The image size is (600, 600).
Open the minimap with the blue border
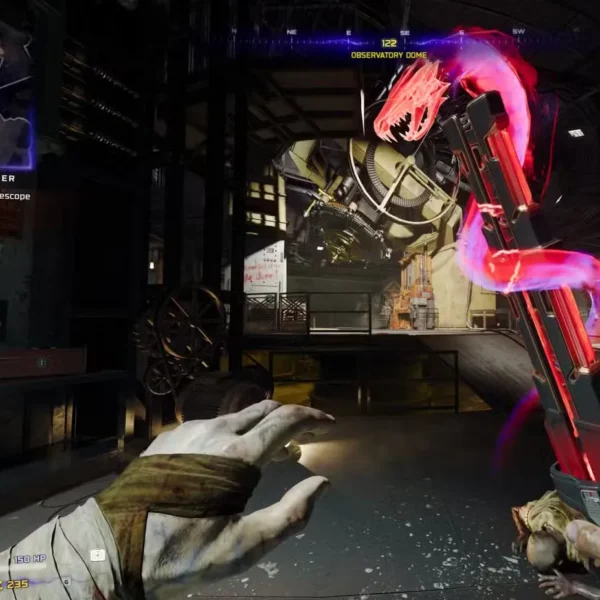(15, 95)
